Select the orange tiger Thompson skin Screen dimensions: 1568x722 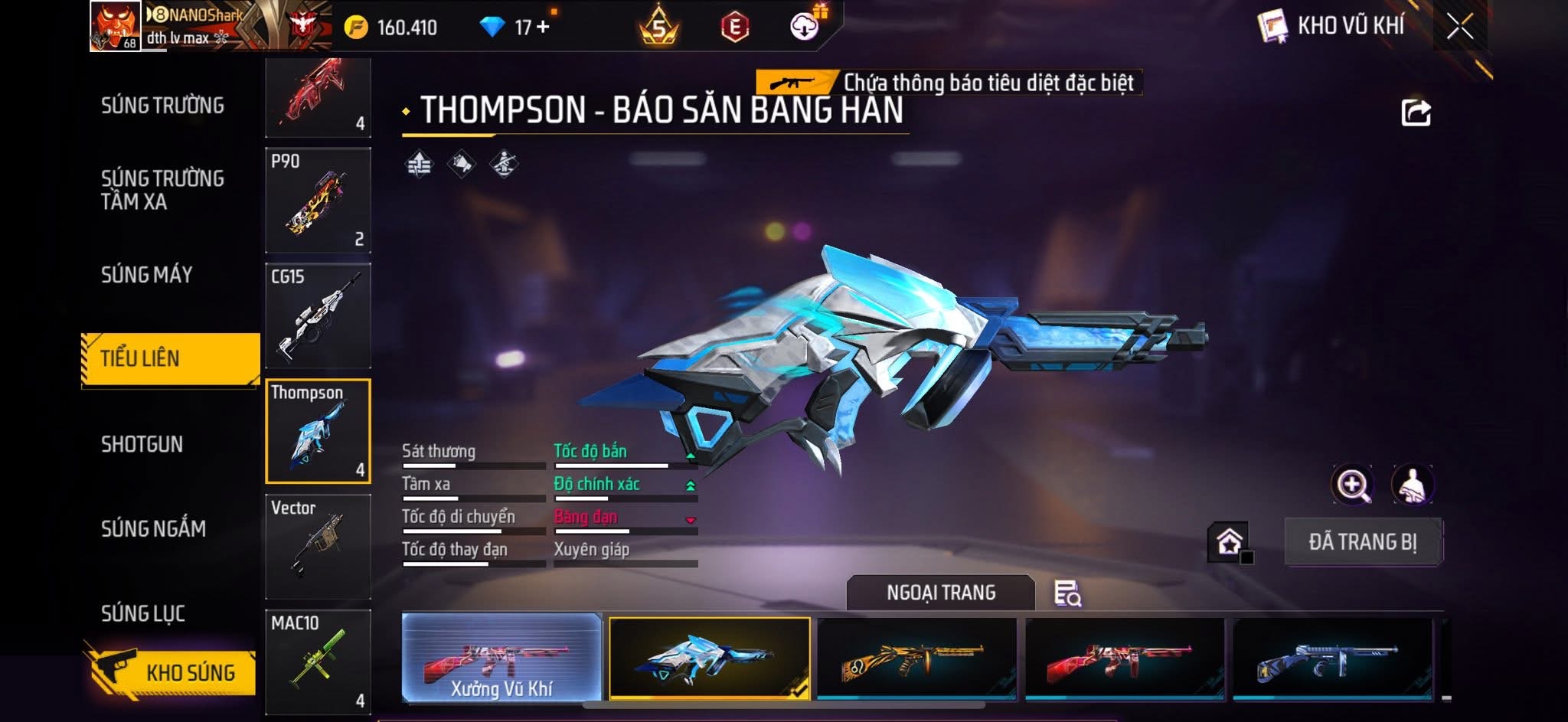click(x=916, y=658)
